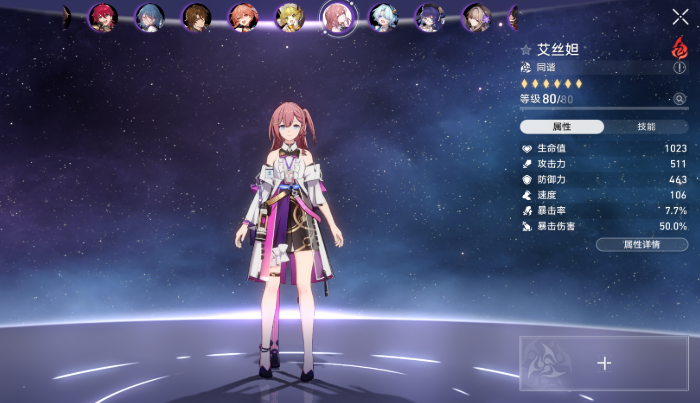
Task: Choose the blue-haired character with dark outfit
Action: [149, 17]
